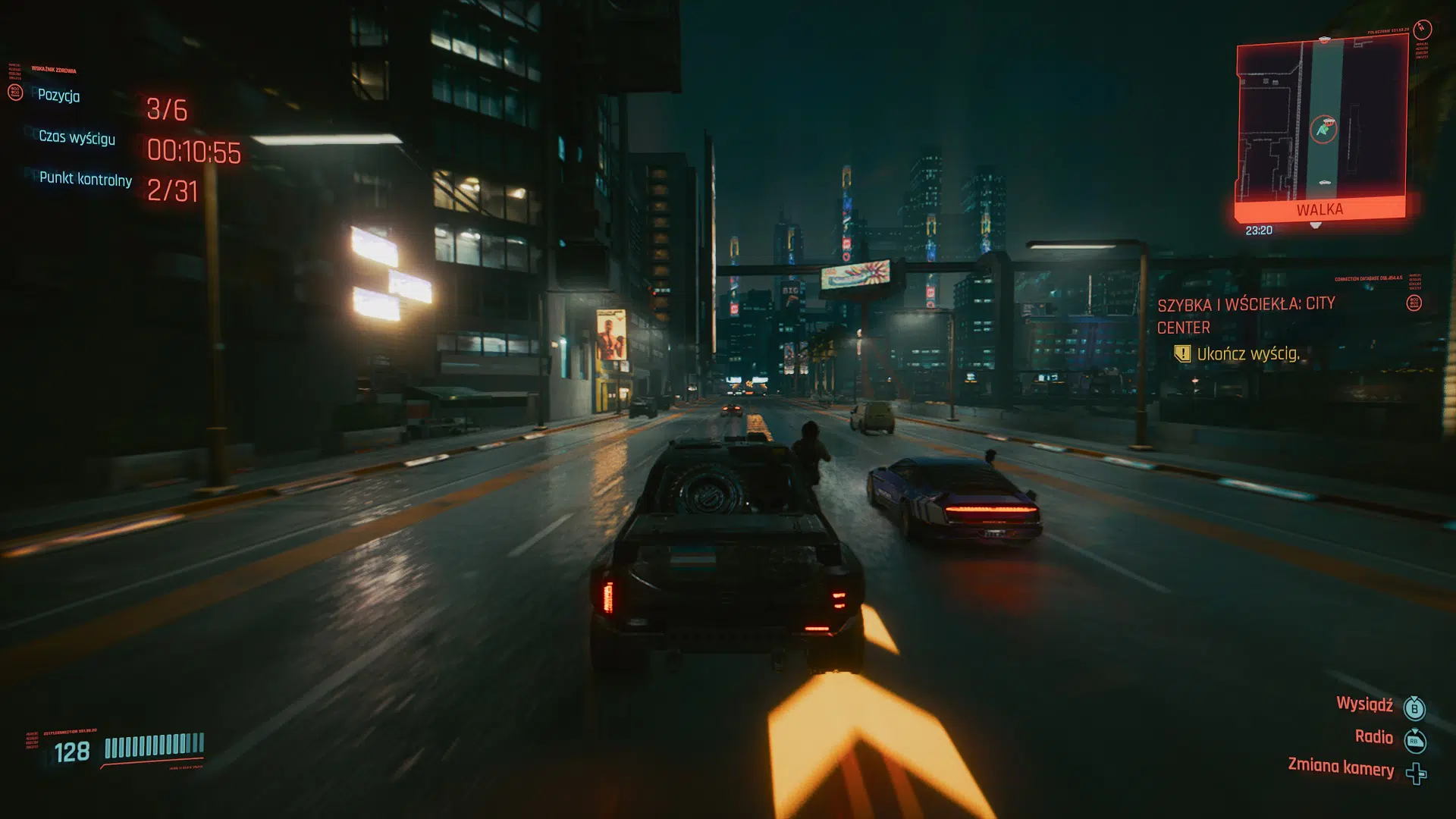Viewport: 1456px width, 819px height.
Task: Toggle the checkpoint marker inside the orange circle
Action: click(x=1329, y=122)
